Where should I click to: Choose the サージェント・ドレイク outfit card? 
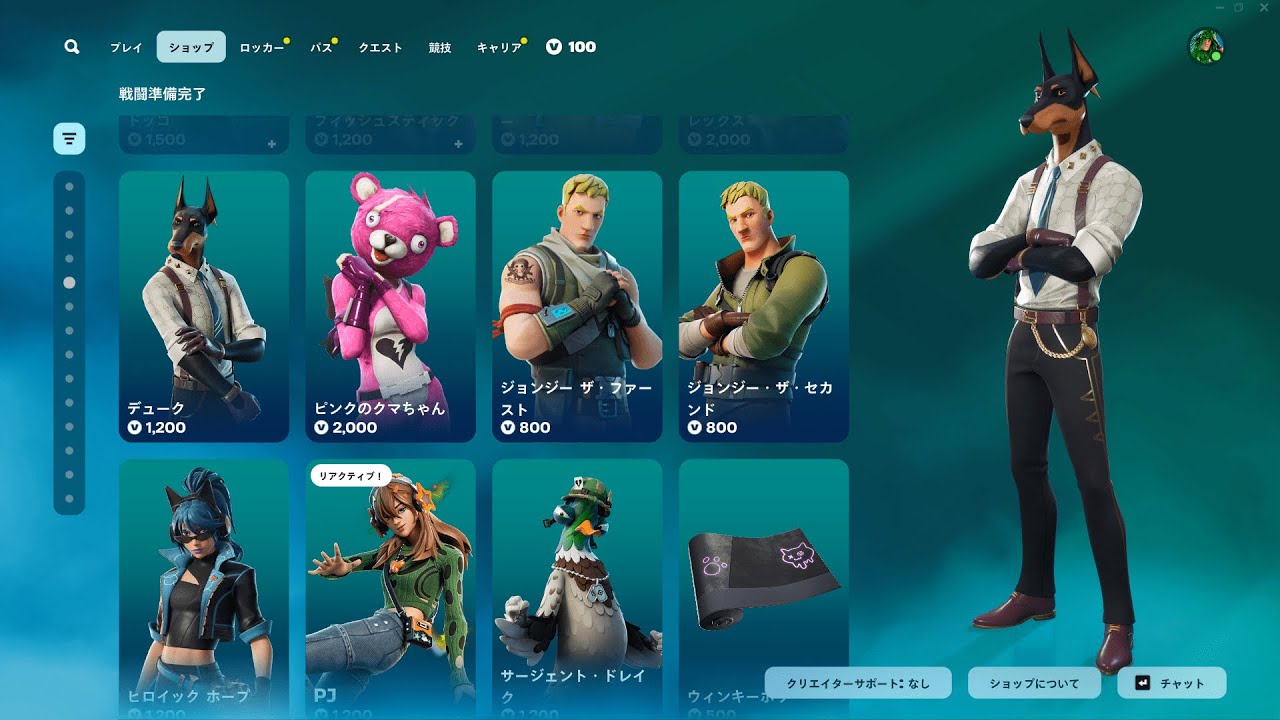click(x=577, y=588)
